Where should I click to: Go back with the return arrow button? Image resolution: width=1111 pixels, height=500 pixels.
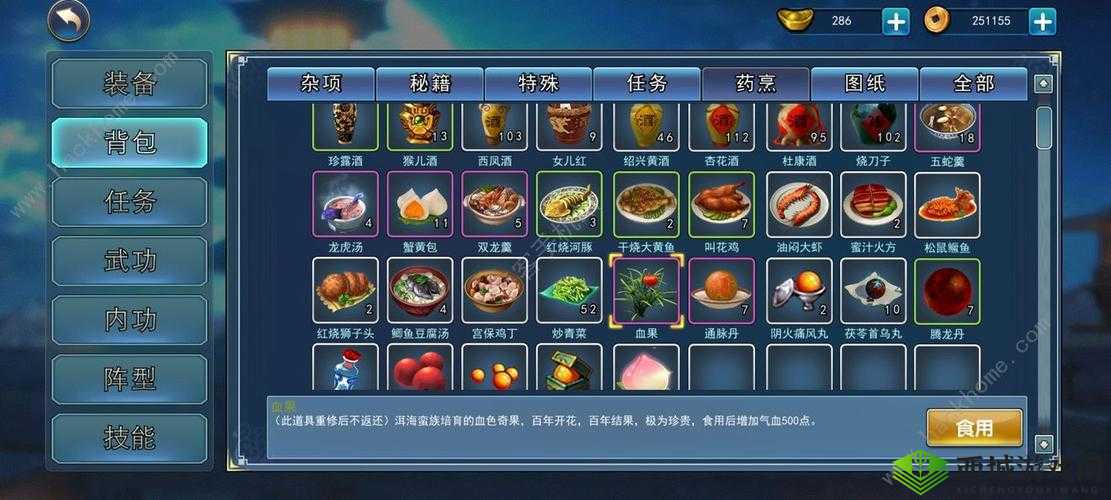click(x=69, y=21)
